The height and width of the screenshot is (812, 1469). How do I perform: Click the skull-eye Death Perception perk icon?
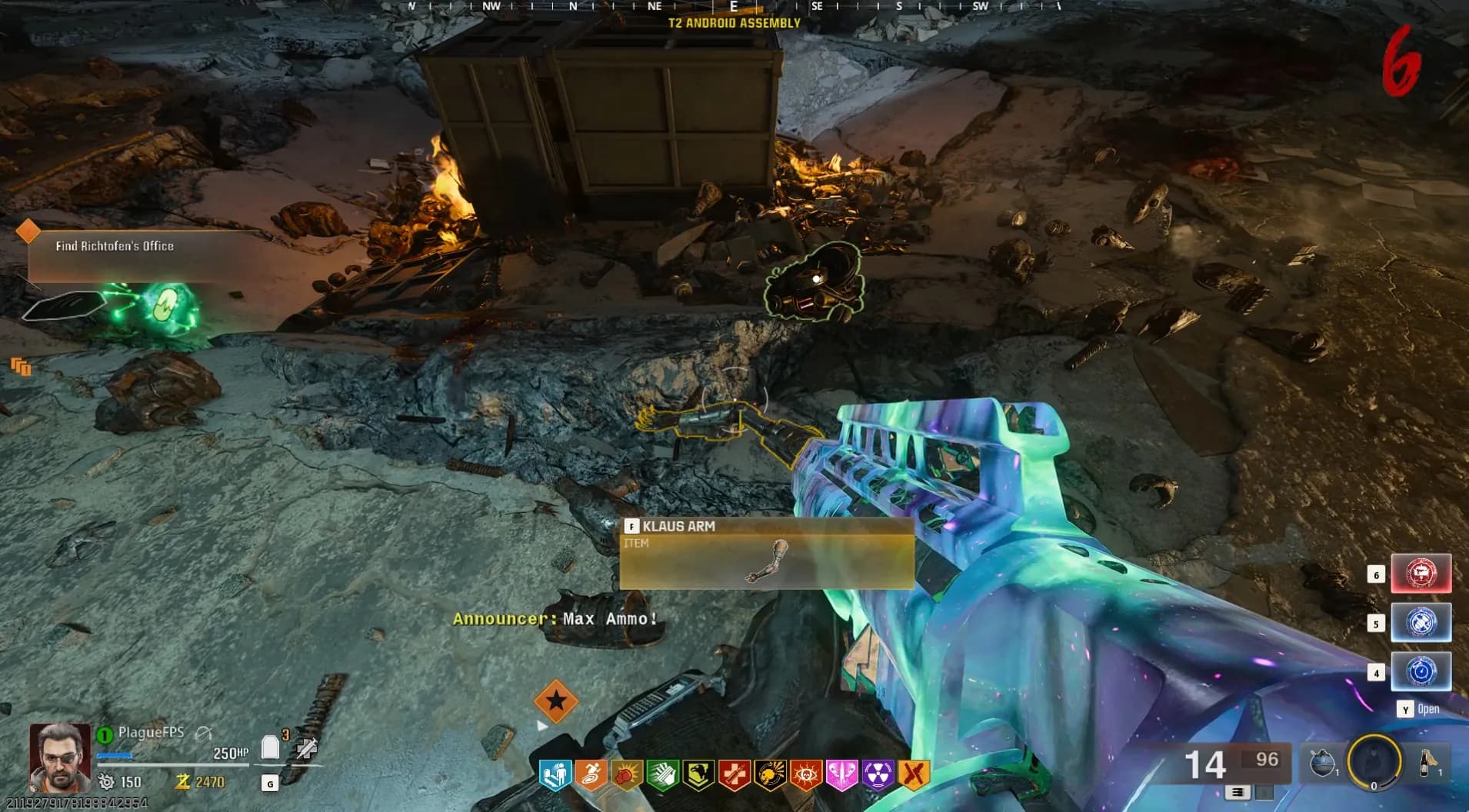(805, 775)
